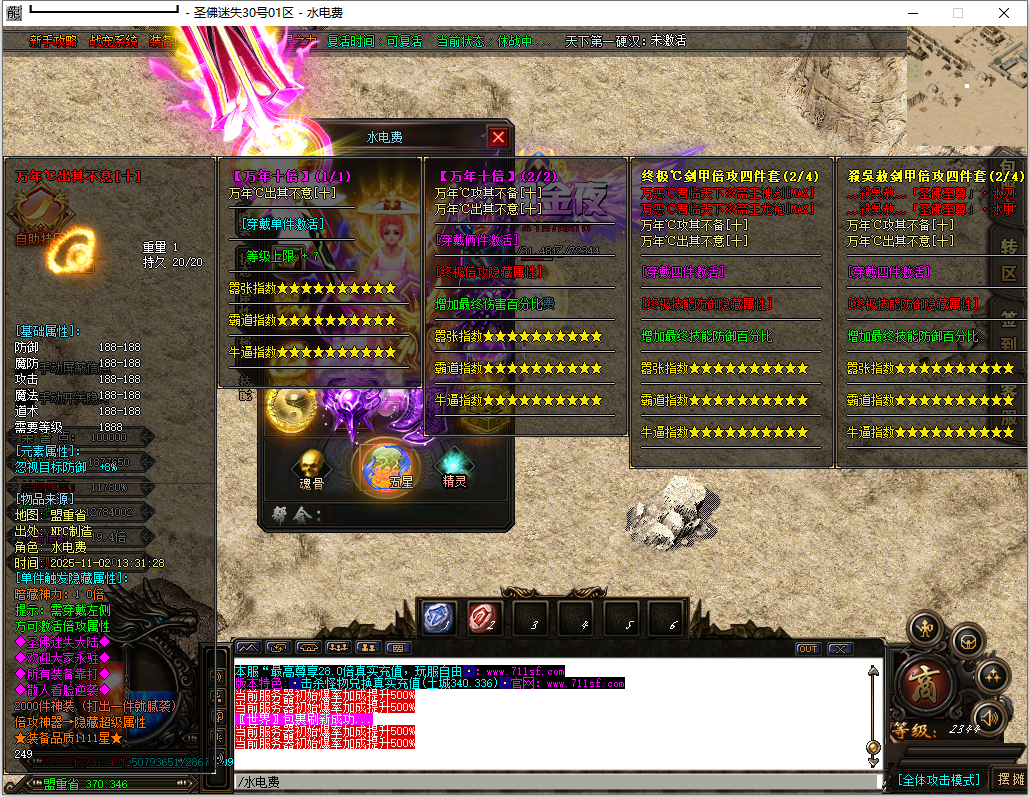Open the character figure round button

click(x=926, y=628)
